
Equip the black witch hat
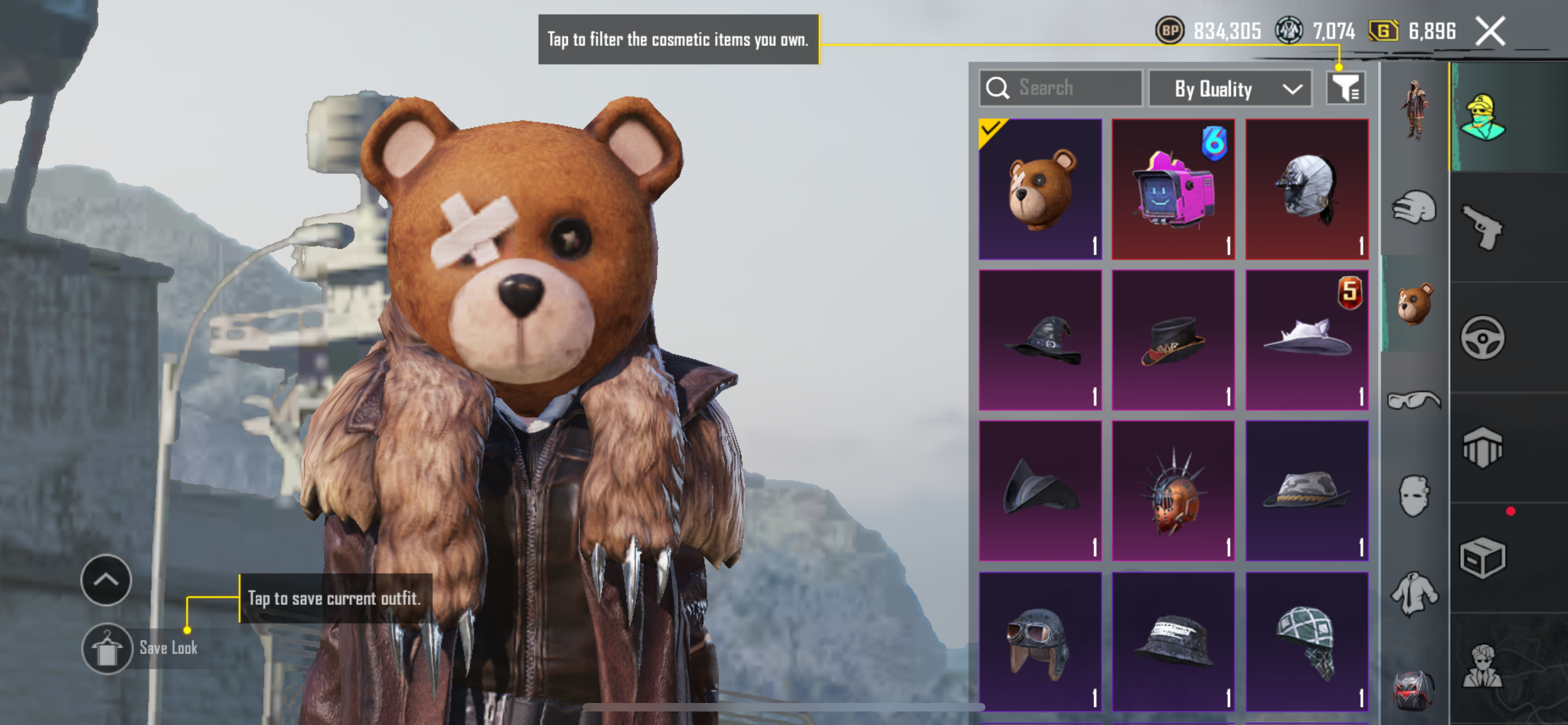click(1040, 340)
